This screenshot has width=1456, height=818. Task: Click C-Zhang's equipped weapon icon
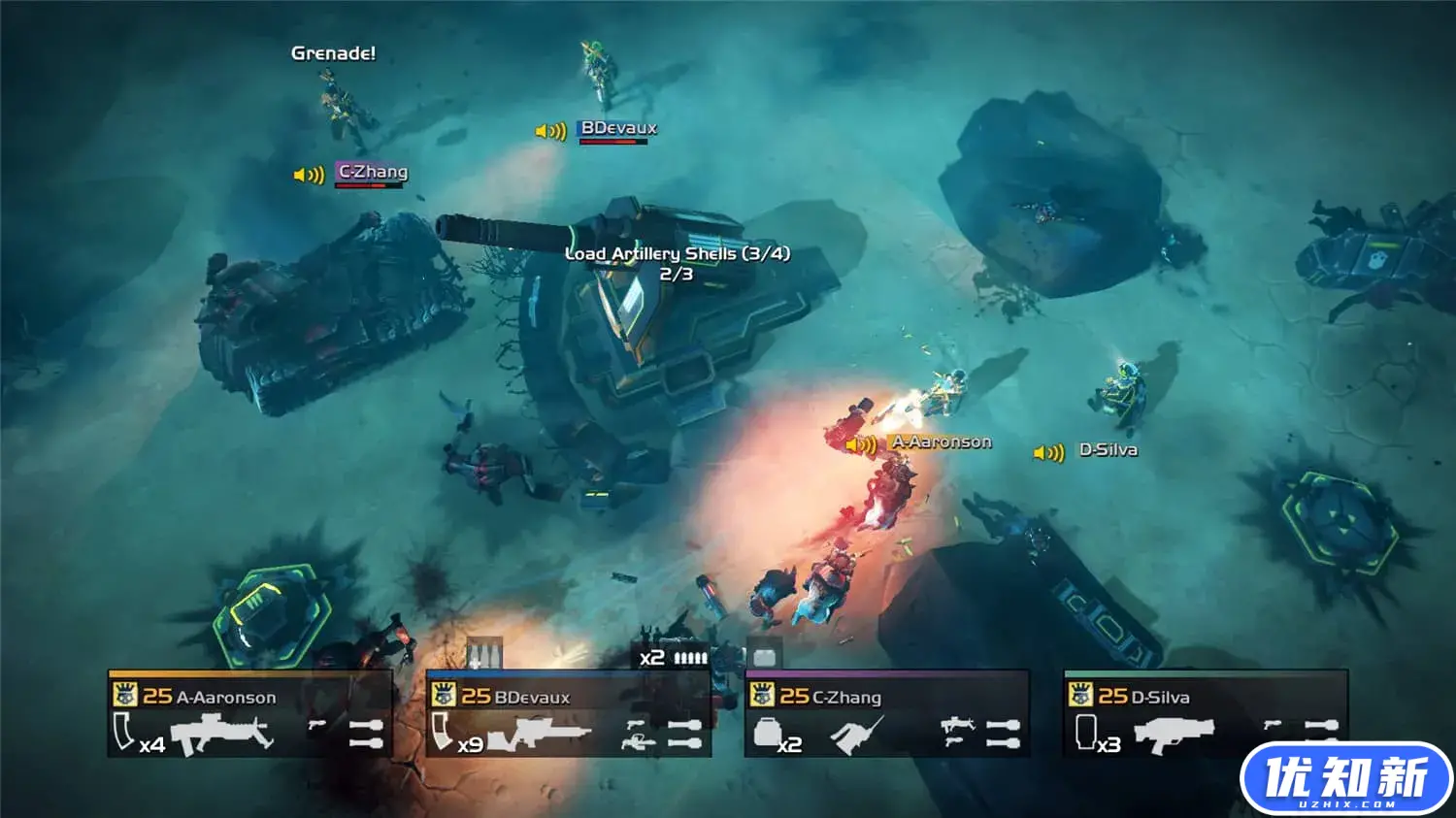(856, 735)
